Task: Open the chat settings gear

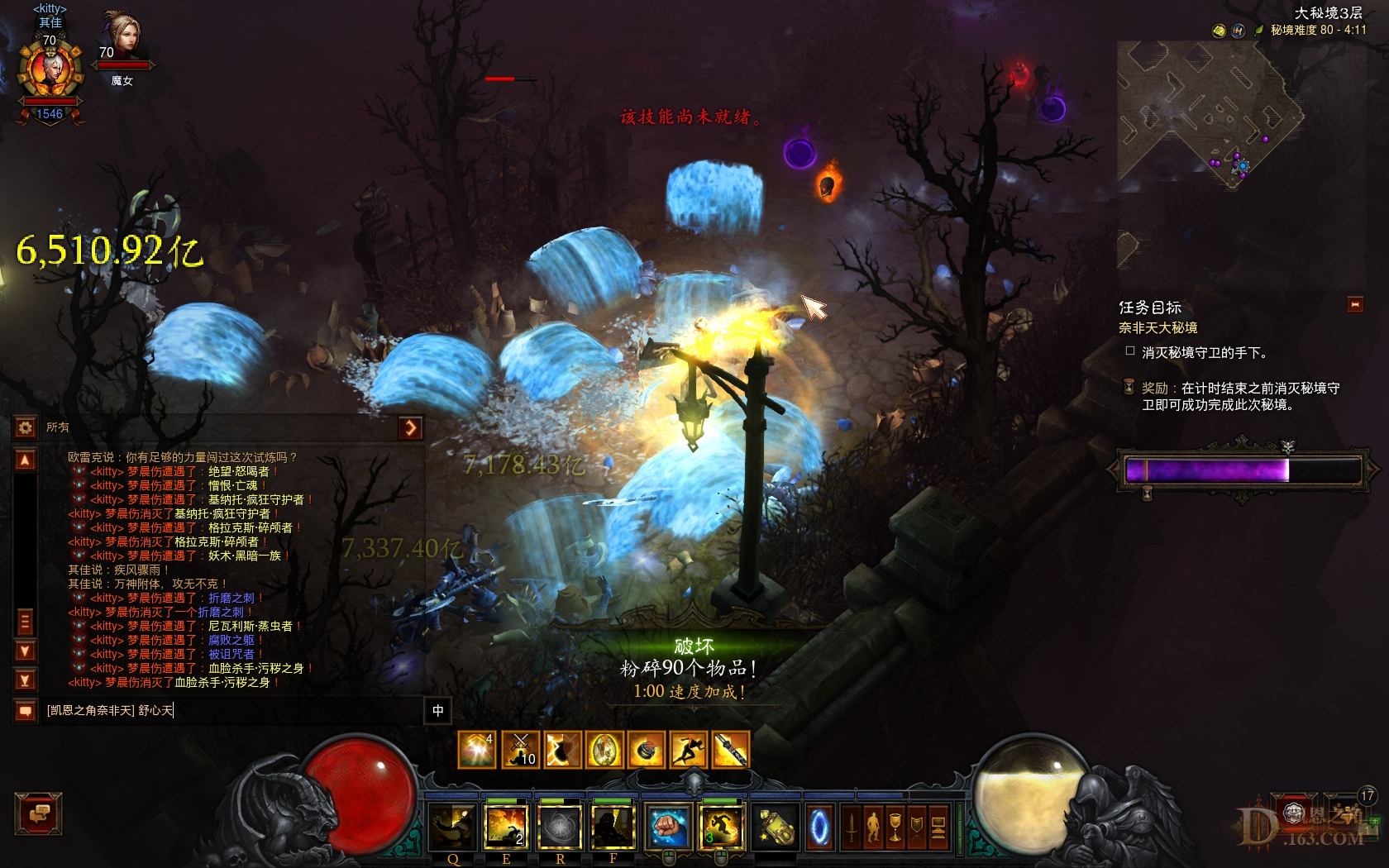Action: (x=25, y=427)
